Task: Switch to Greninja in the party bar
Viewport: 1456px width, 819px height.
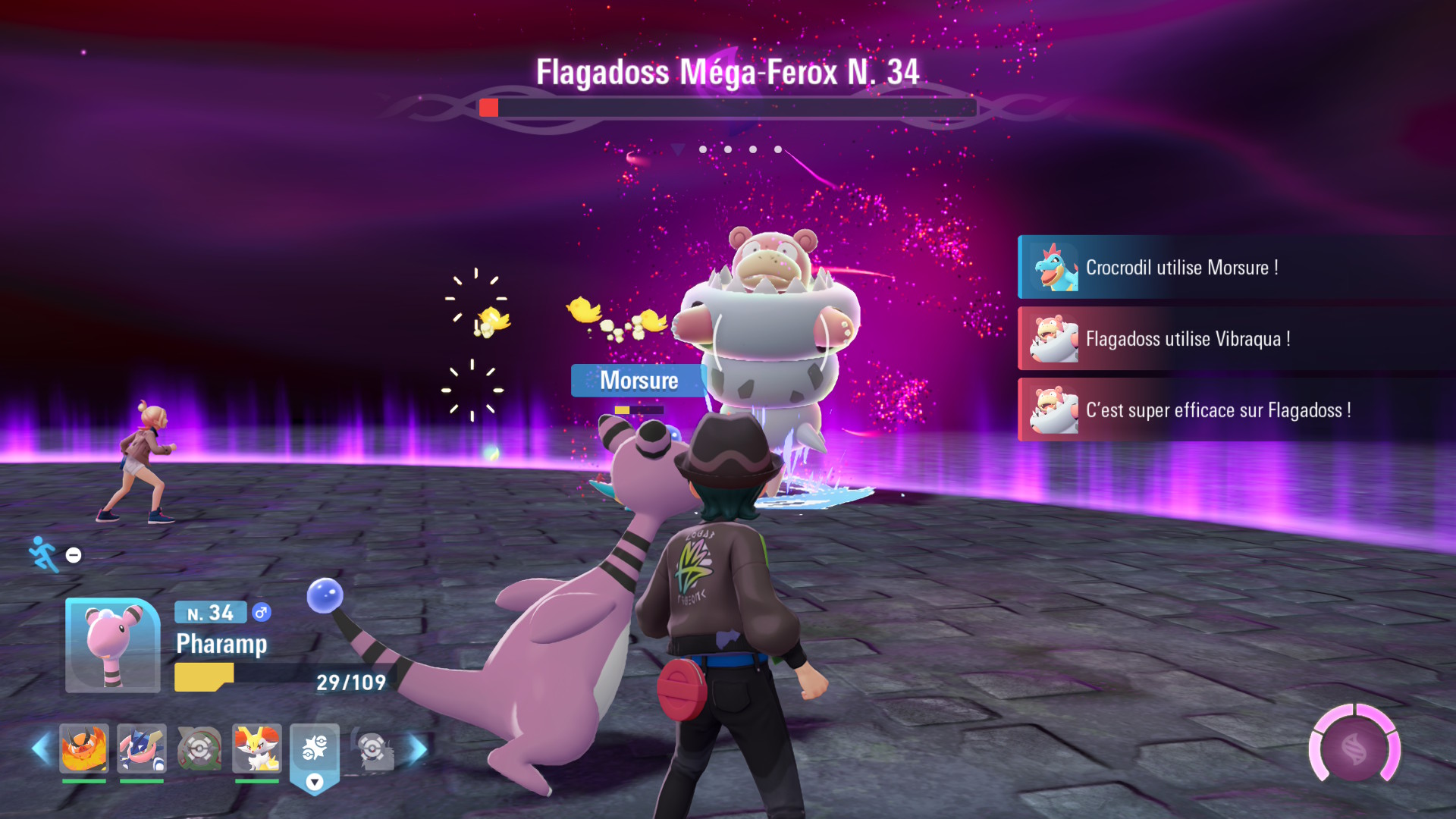Action: click(x=142, y=748)
